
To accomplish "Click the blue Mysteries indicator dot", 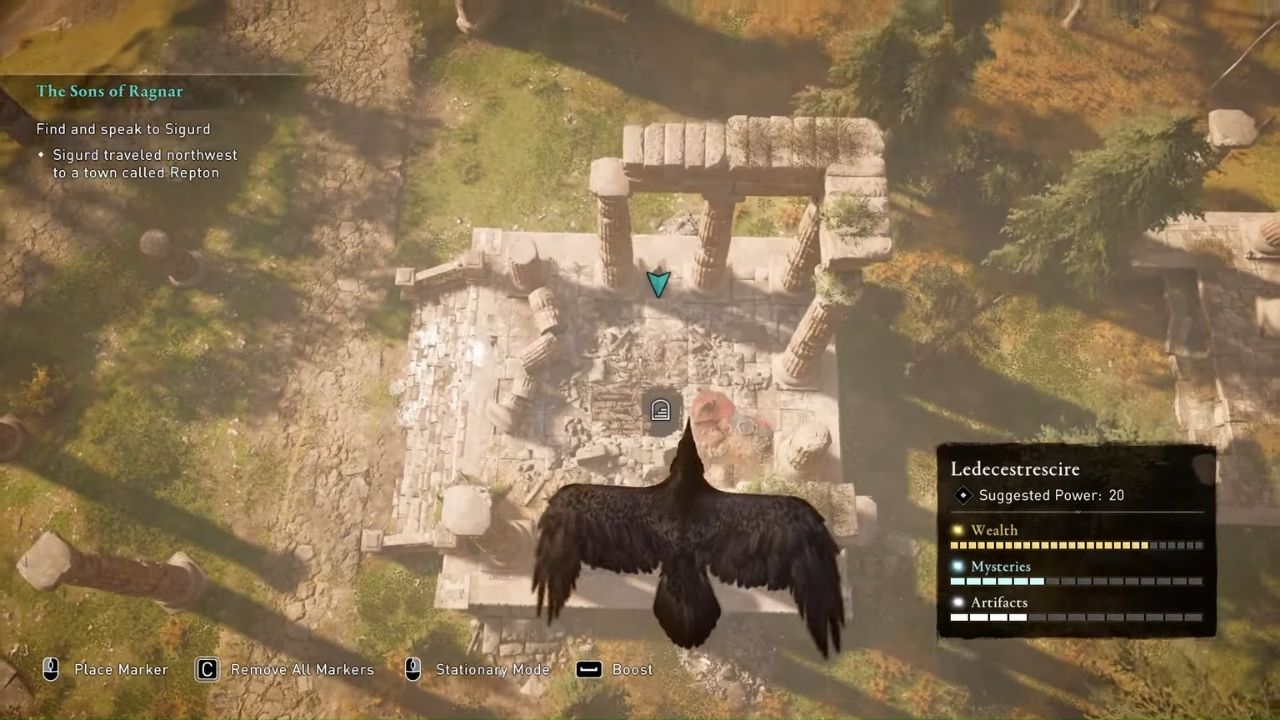I will (x=958, y=566).
